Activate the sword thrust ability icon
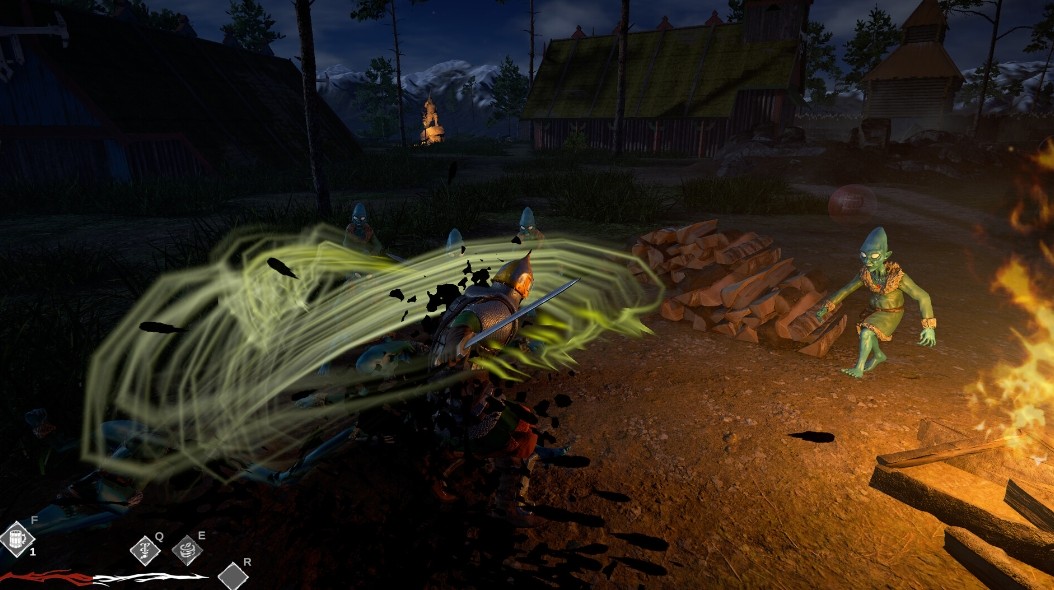 coord(146,550)
